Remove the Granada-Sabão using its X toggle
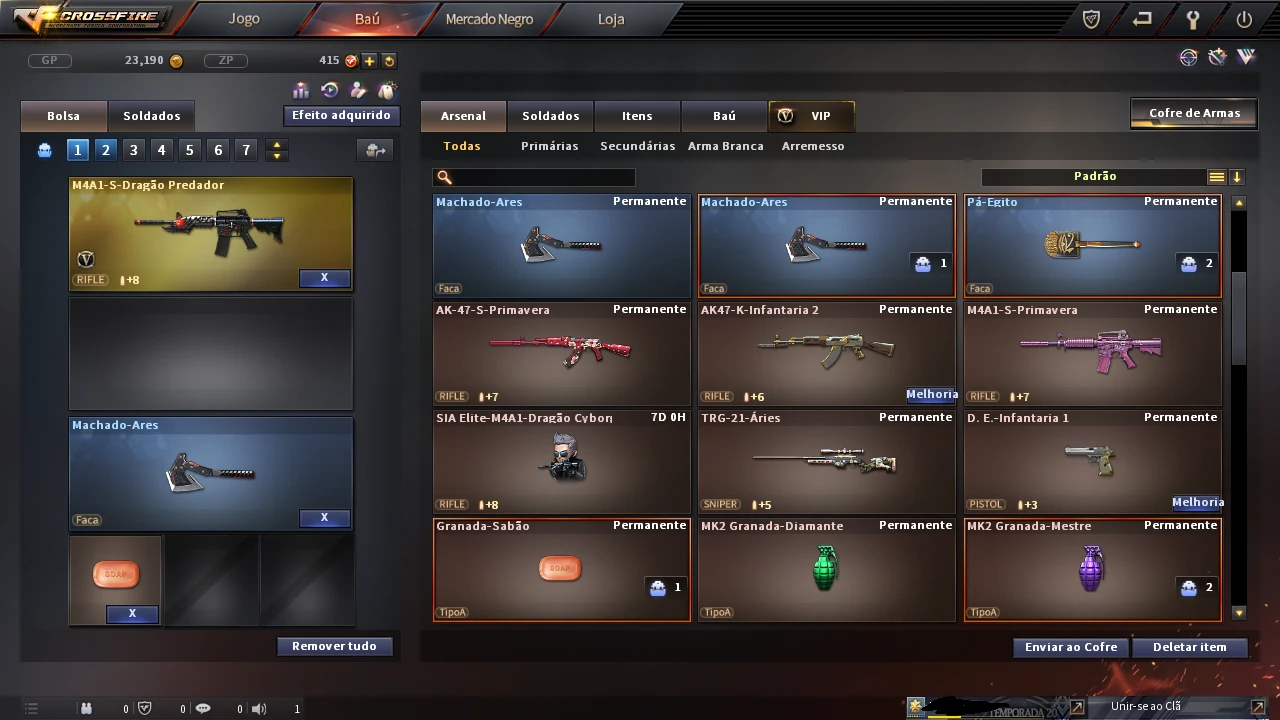1280x720 pixels. point(131,613)
